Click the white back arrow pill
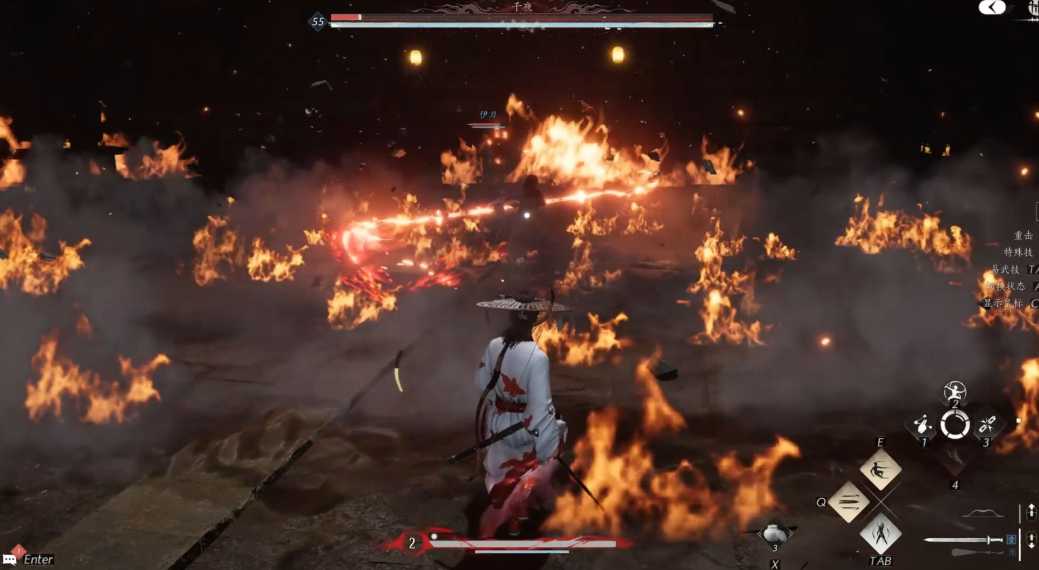Image resolution: width=1039 pixels, height=570 pixels. click(991, 7)
